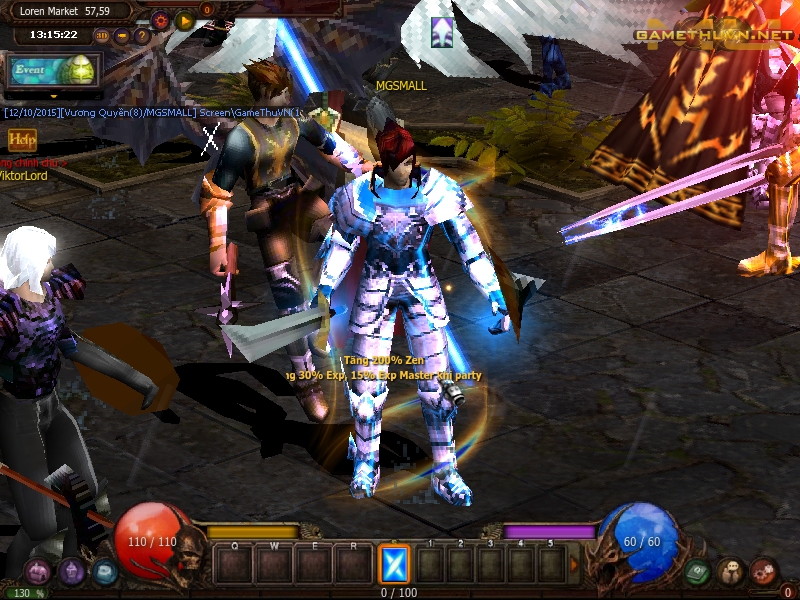800x600 pixels.
Task: Click the question mark help icon
Action: pyautogui.click(x=142, y=36)
